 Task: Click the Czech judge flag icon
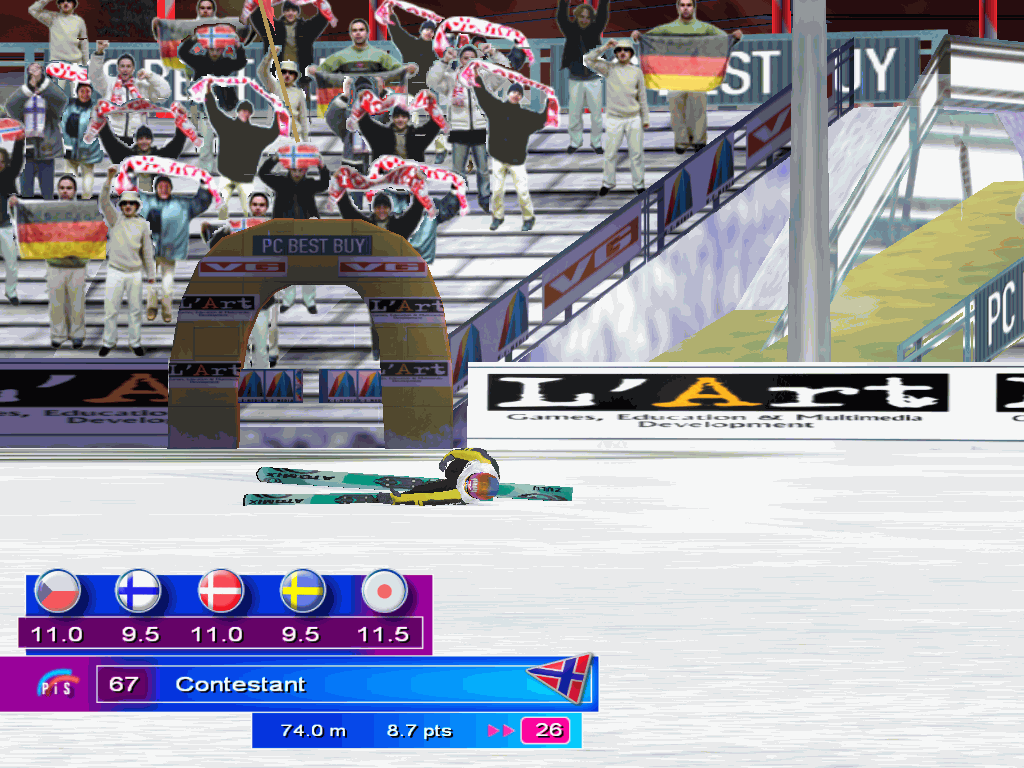(56, 592)
